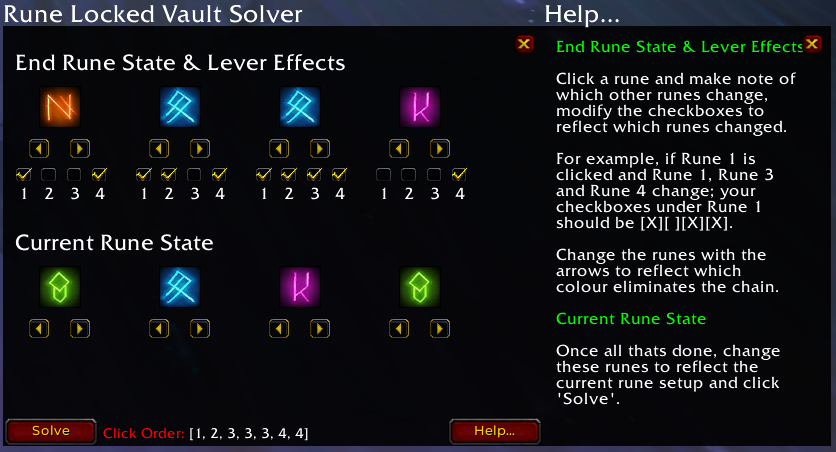Viewport: 836px width, 452px height.
Task: Tick checkbox 1 under the purple End State rune
Action: point(383,175)
